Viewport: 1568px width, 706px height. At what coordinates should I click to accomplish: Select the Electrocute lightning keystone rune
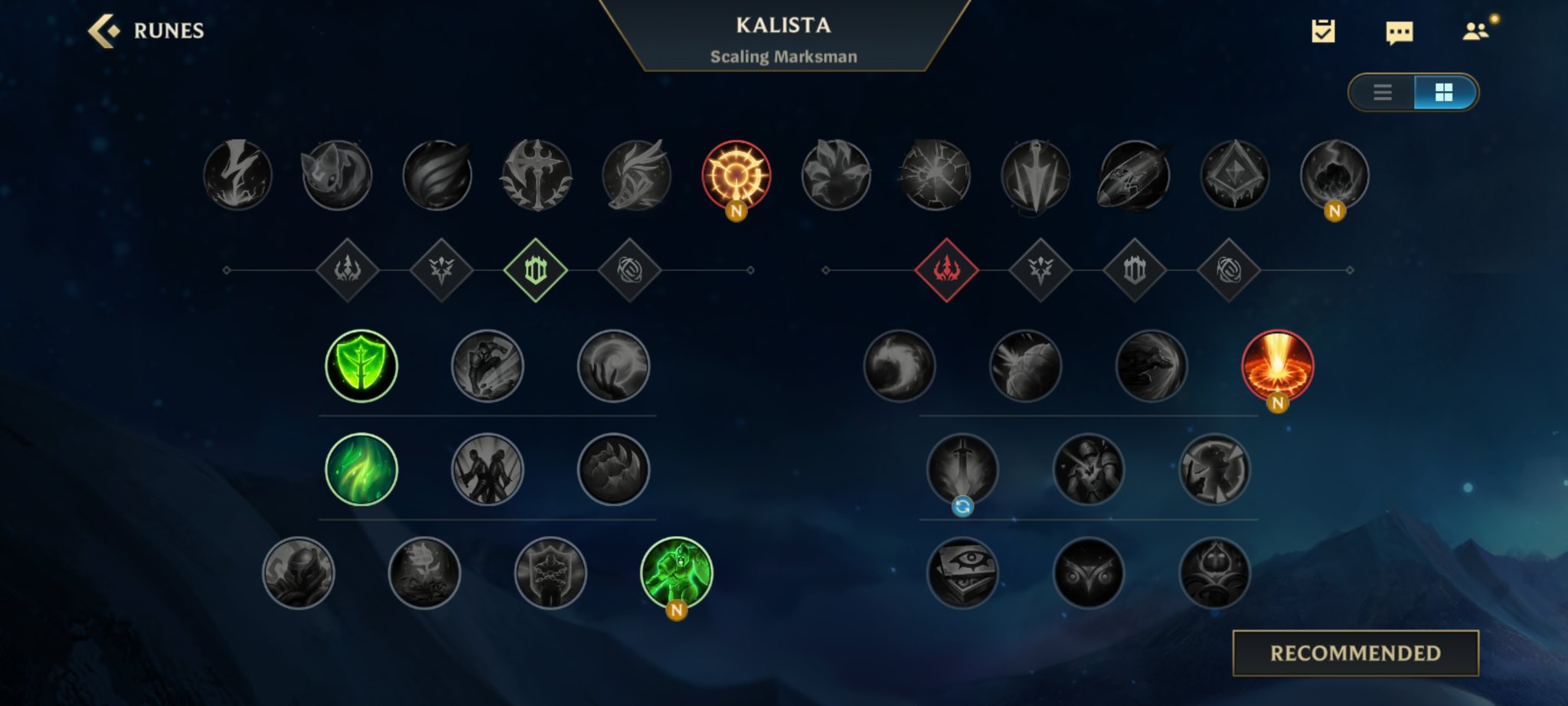coord(237,175)
